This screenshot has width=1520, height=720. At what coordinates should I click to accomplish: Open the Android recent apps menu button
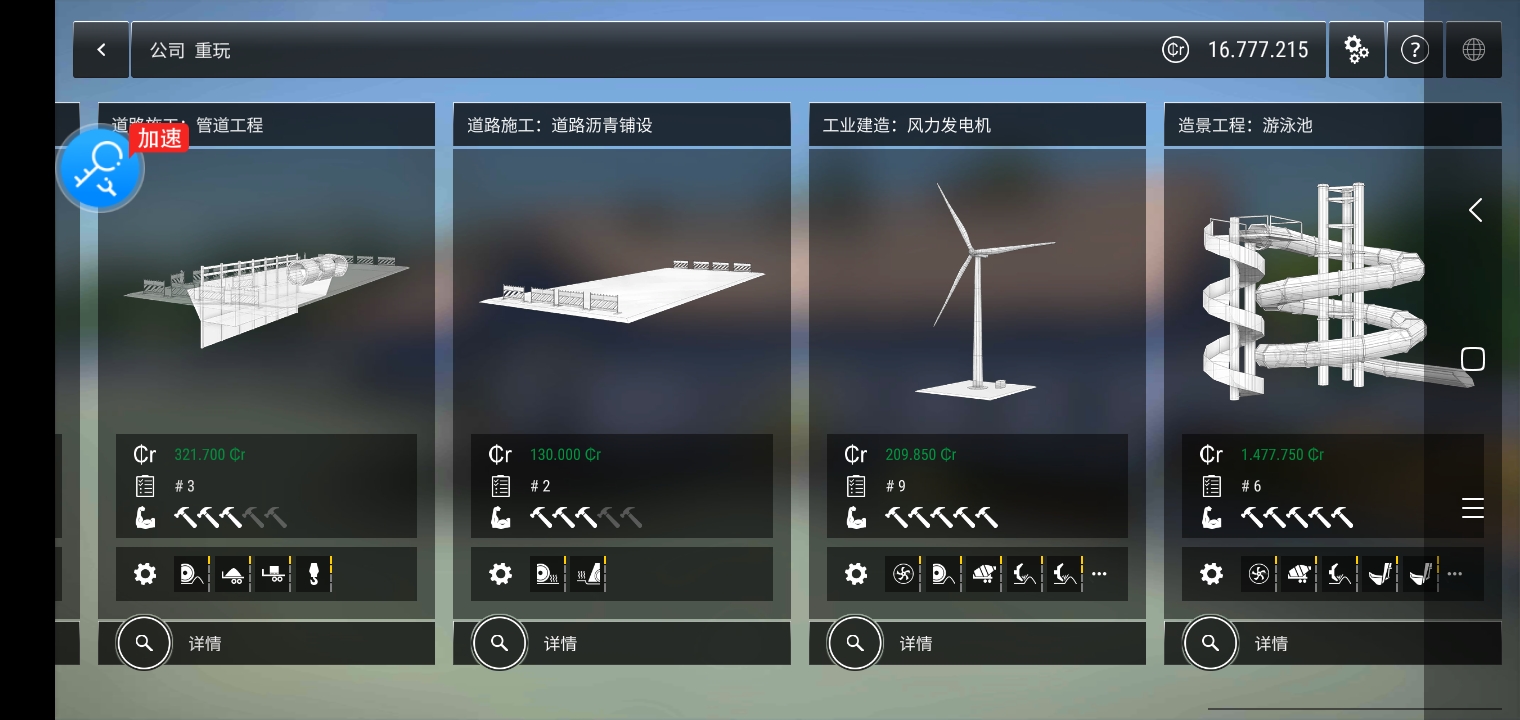tap(1473, 508)
